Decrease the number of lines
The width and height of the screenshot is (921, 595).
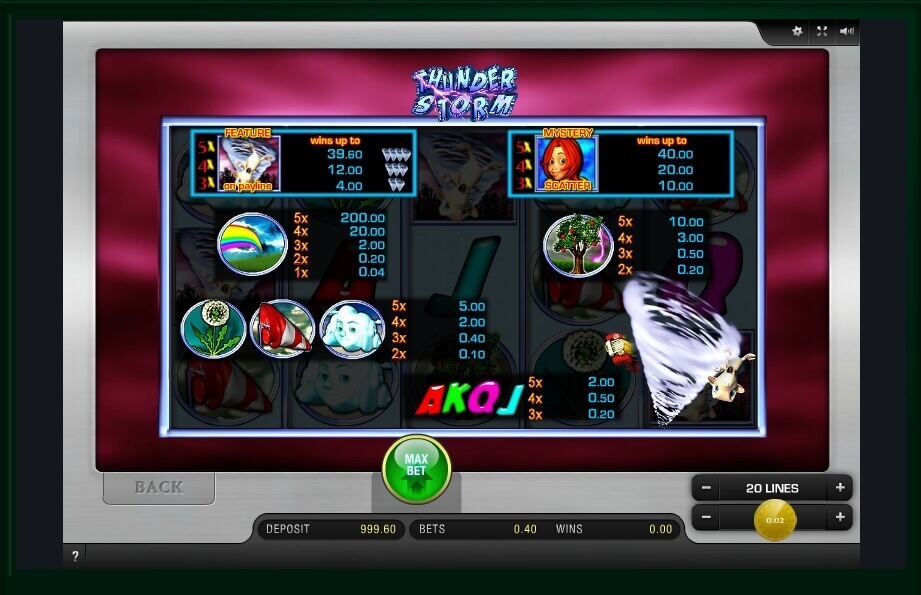pyautogui.click(x=706, y=488)
